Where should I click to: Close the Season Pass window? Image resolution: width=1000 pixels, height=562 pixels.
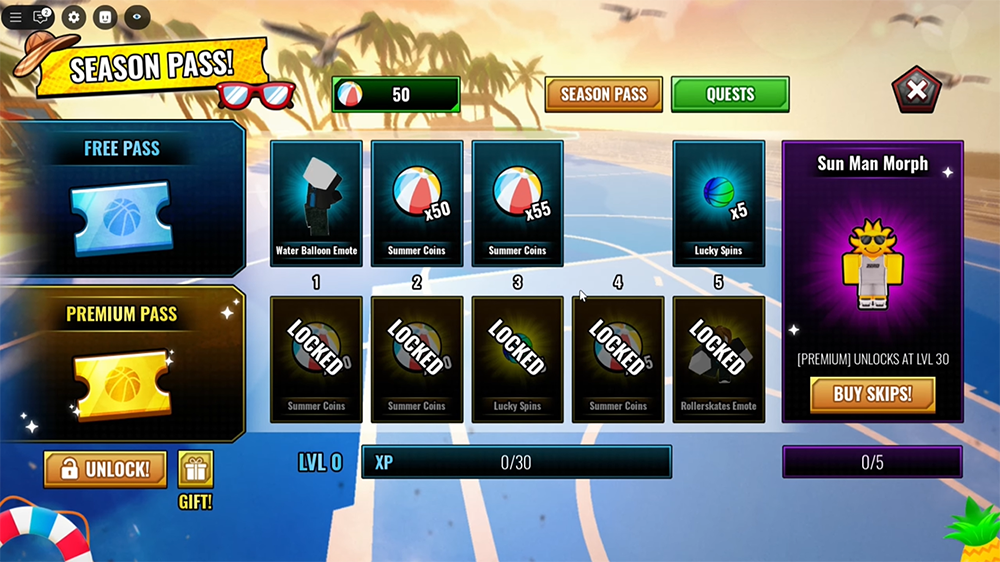pyautogui.click(x=916, y=91)
